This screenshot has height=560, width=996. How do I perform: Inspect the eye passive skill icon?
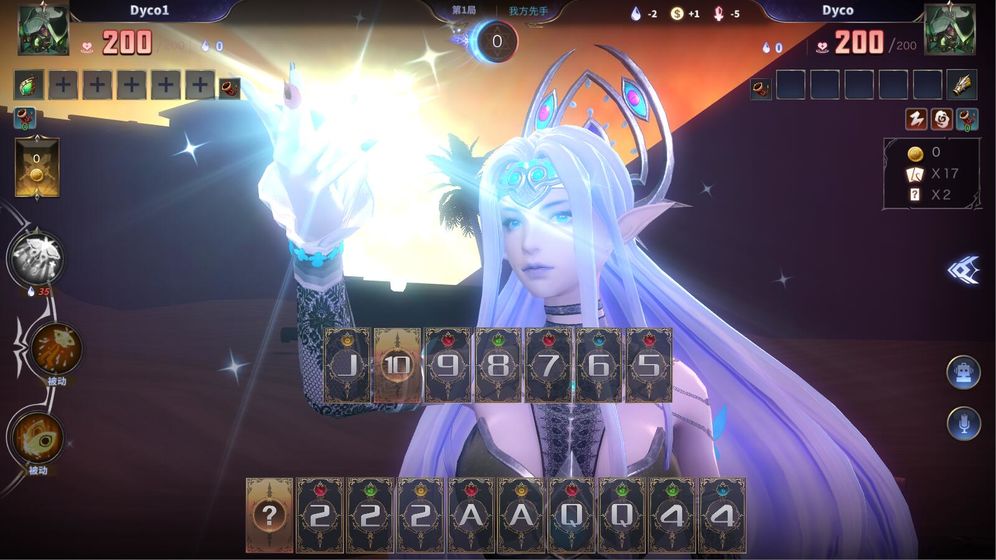coord(38,438)
